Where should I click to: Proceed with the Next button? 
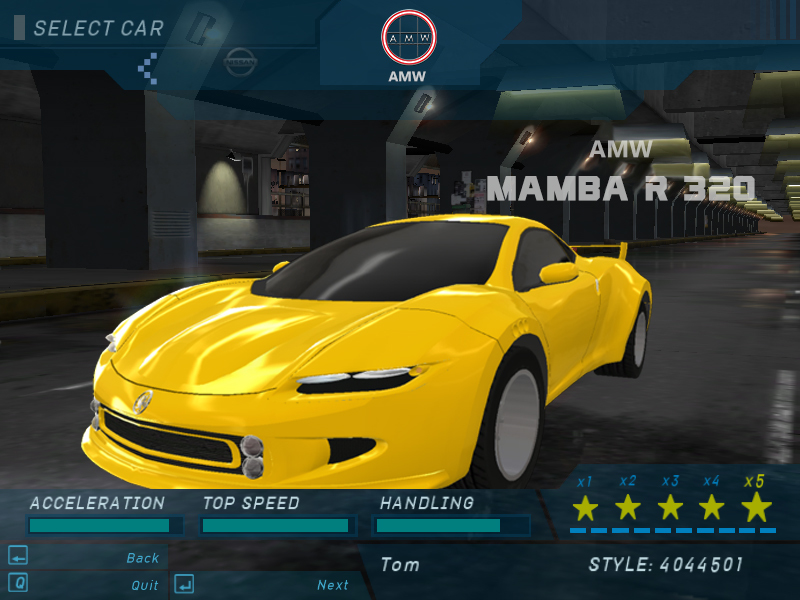click(x=332, y=585)
